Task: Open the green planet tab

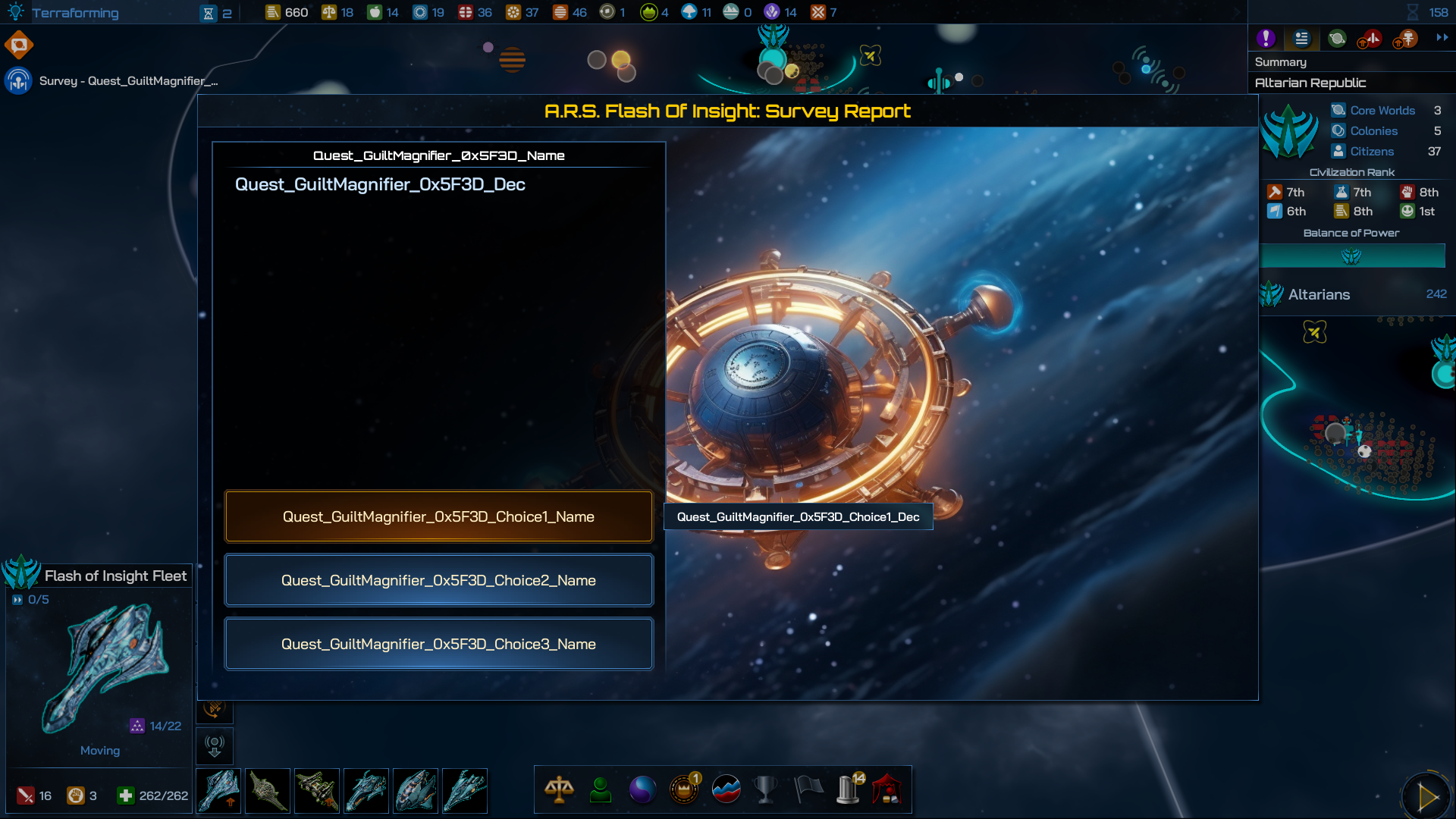Action: coord(1337,38)
